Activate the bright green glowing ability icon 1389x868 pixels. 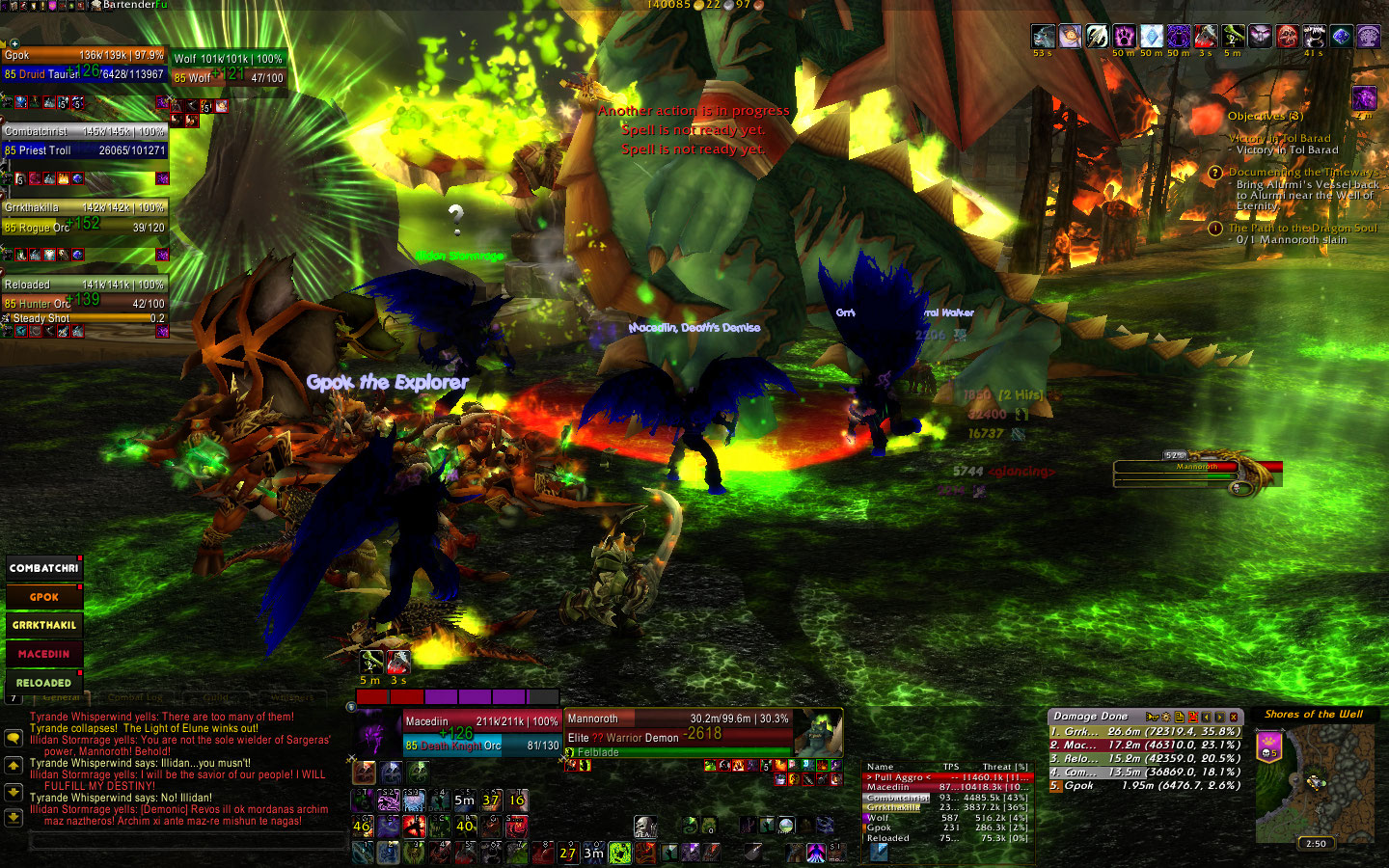(x=620, y=853)
